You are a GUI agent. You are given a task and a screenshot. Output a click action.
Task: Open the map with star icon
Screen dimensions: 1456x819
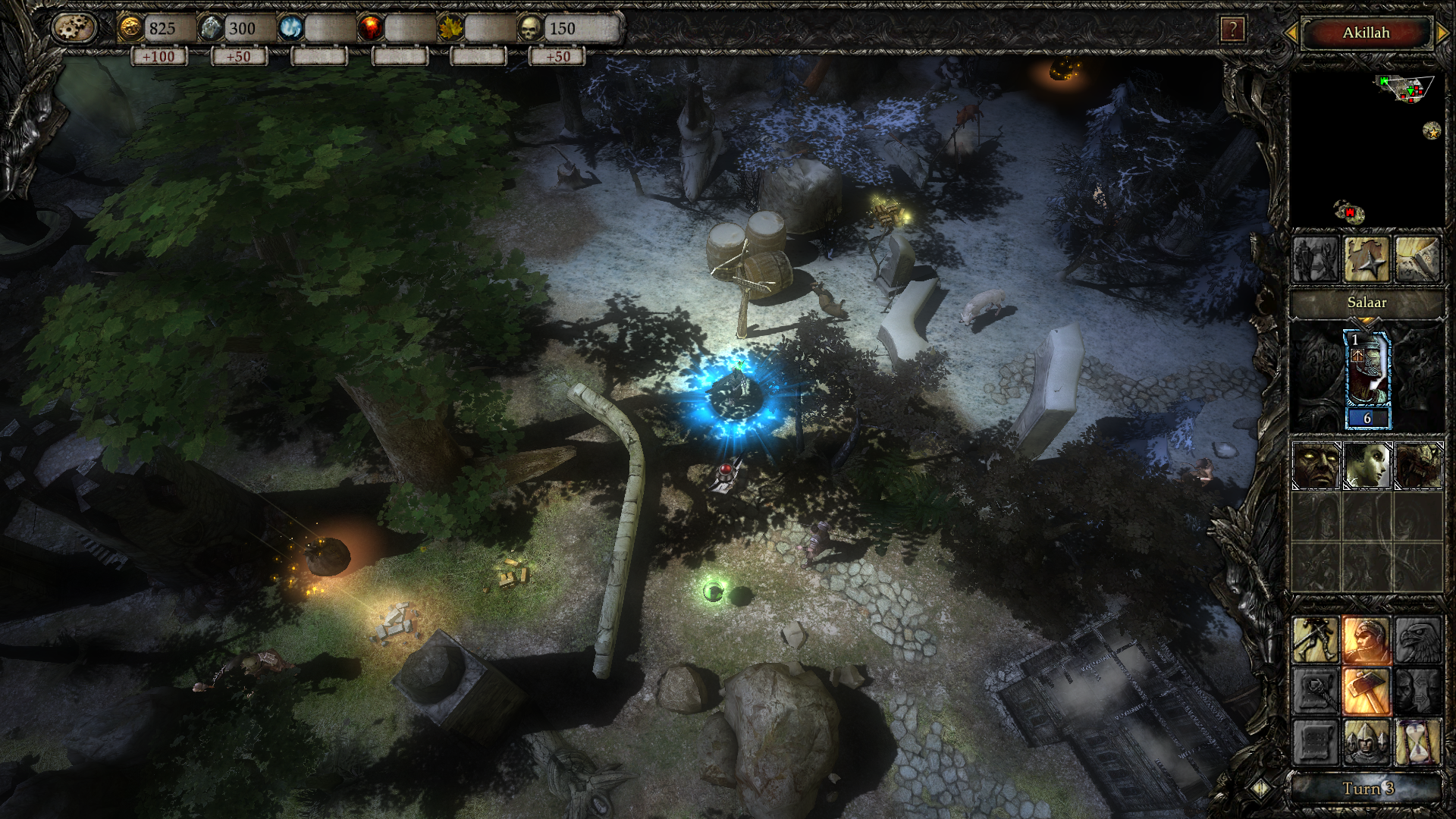1367,259
